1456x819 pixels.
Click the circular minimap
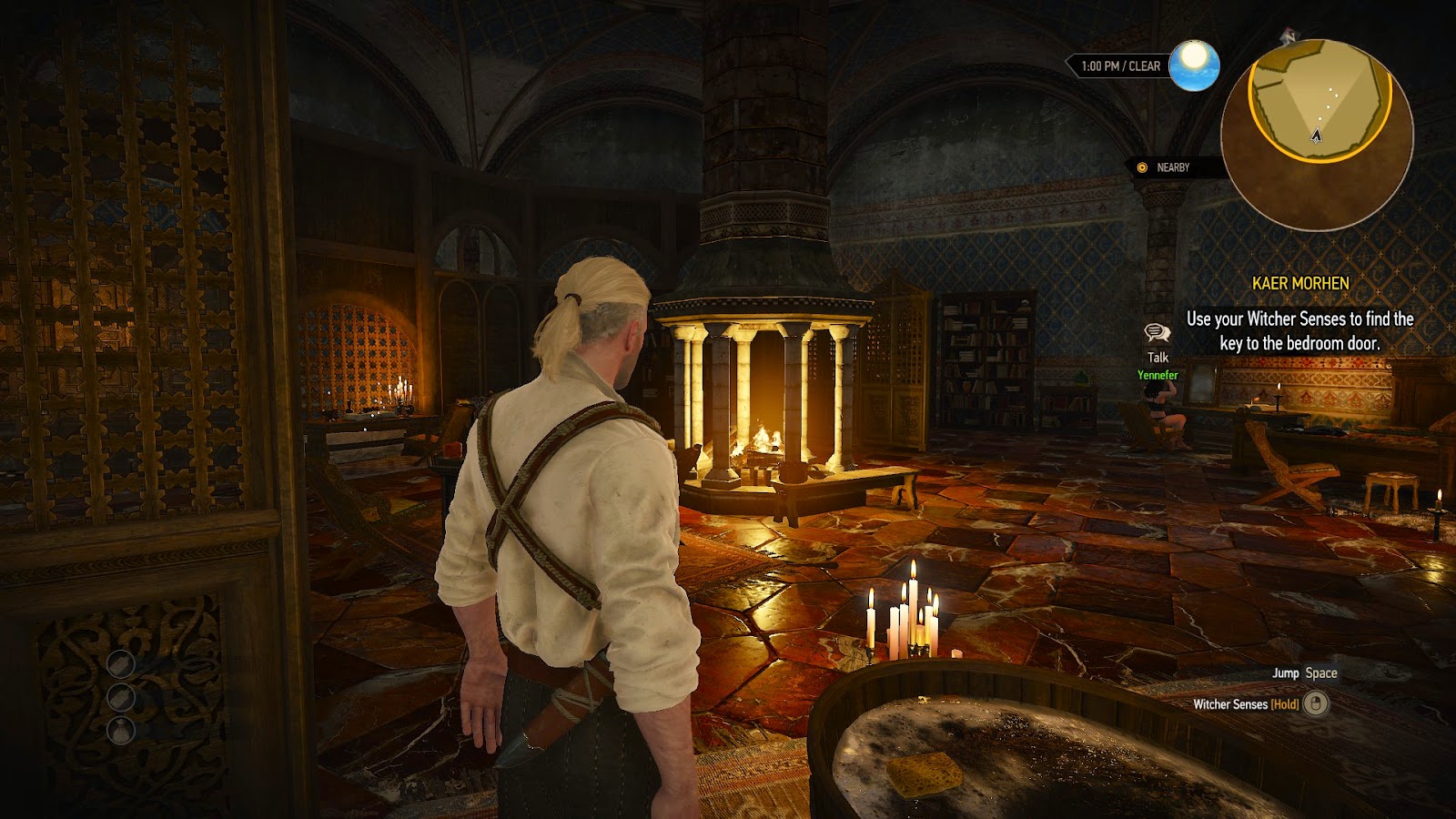1317,135
